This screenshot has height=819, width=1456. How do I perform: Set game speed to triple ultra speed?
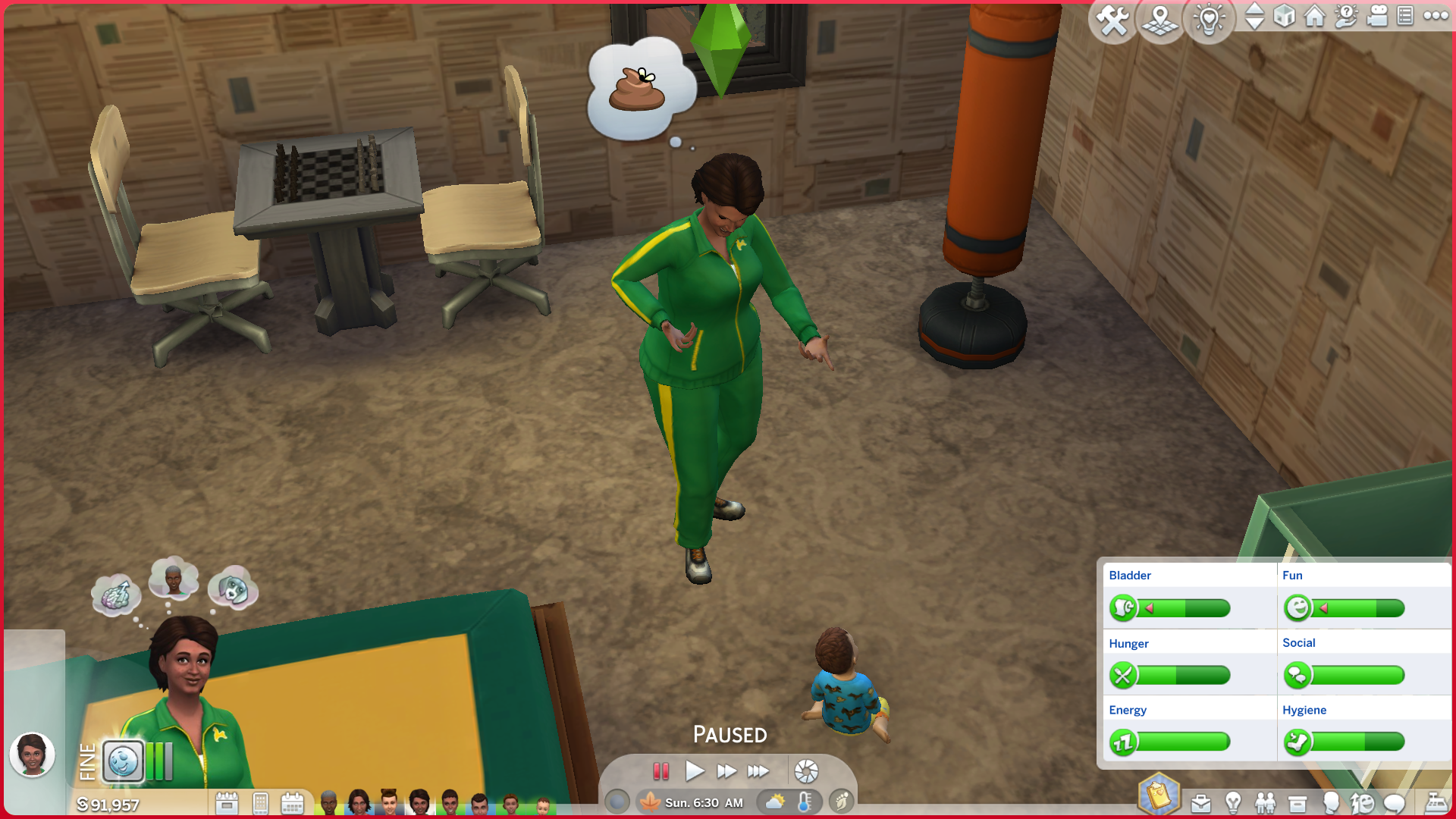click(758, 771)
